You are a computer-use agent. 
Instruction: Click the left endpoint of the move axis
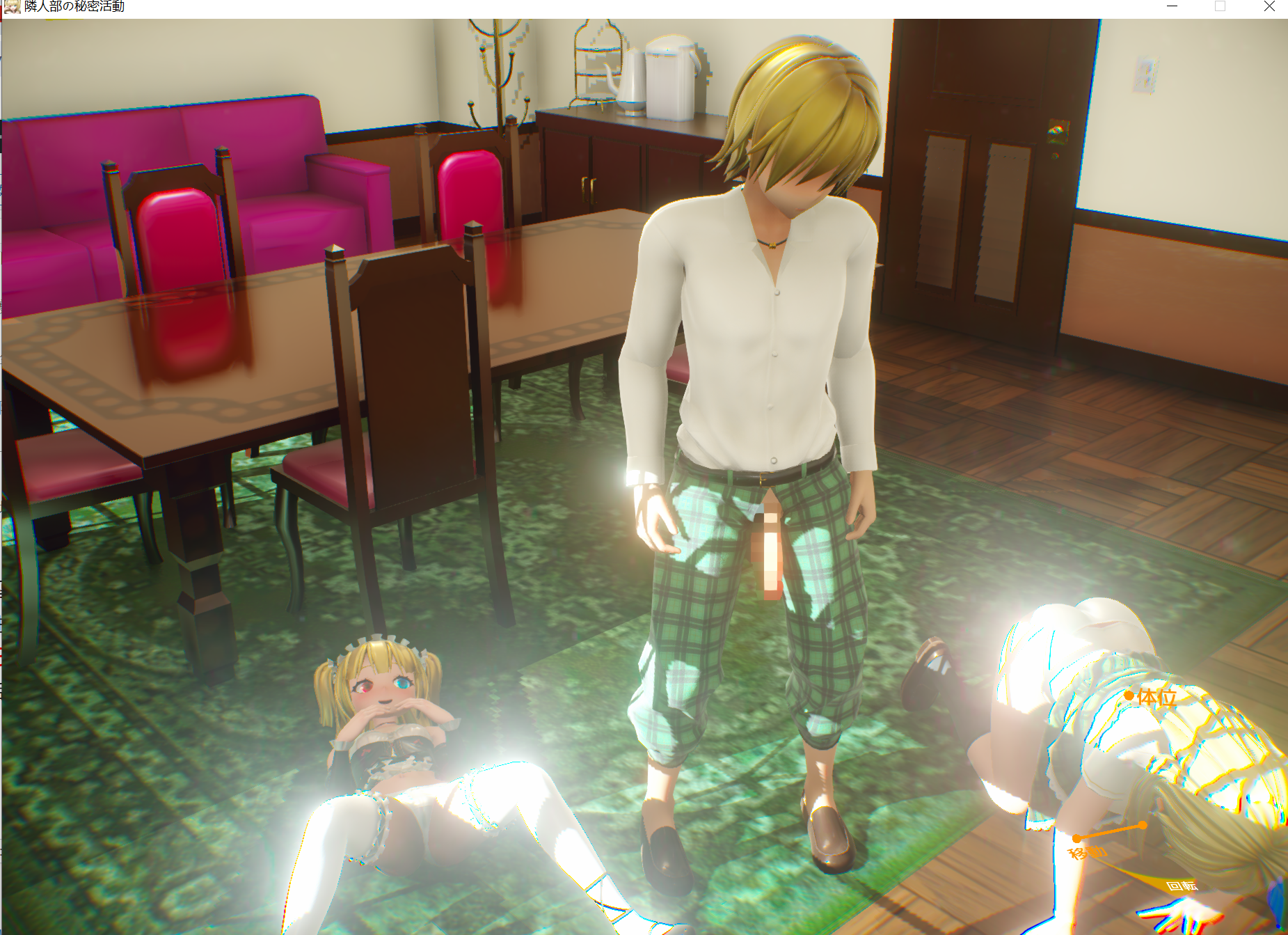pos(1076,838)
